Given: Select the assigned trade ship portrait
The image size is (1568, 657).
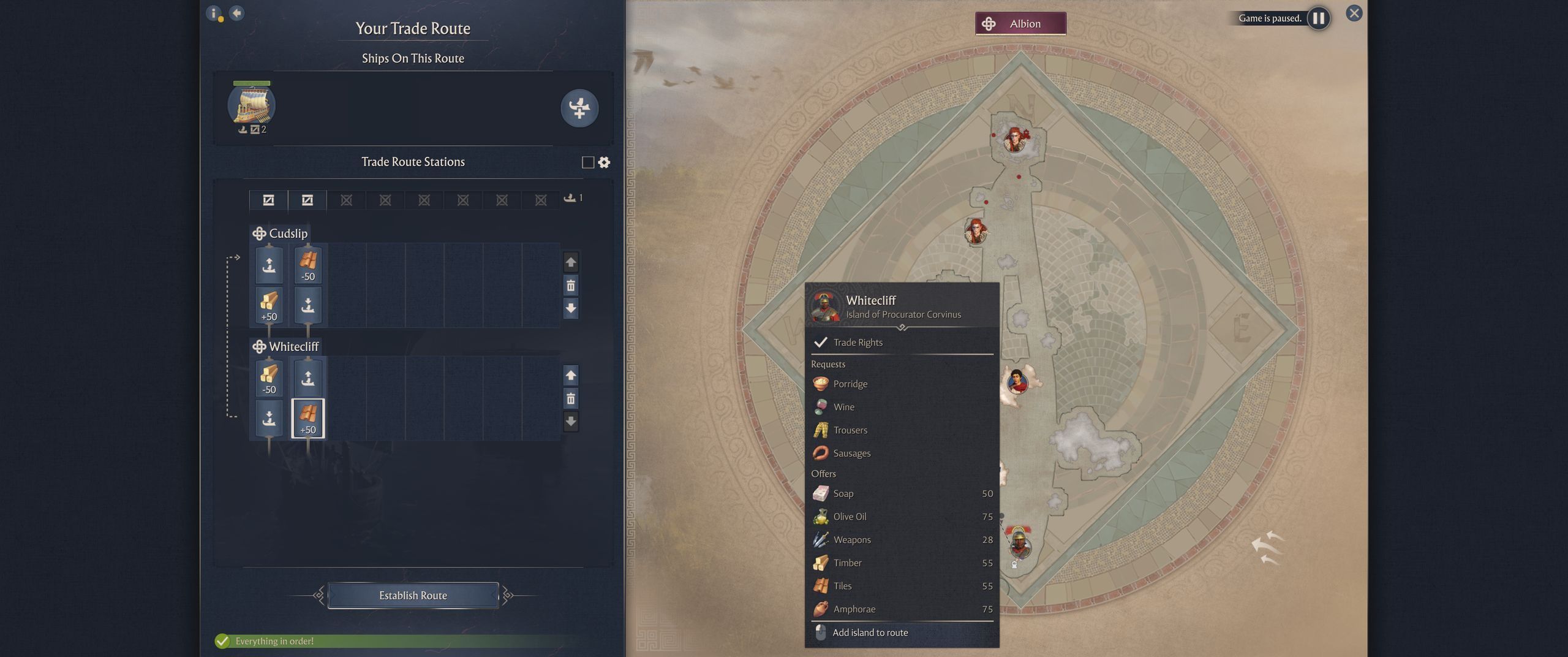Looking at the screenshot, I should click(251, 105).
